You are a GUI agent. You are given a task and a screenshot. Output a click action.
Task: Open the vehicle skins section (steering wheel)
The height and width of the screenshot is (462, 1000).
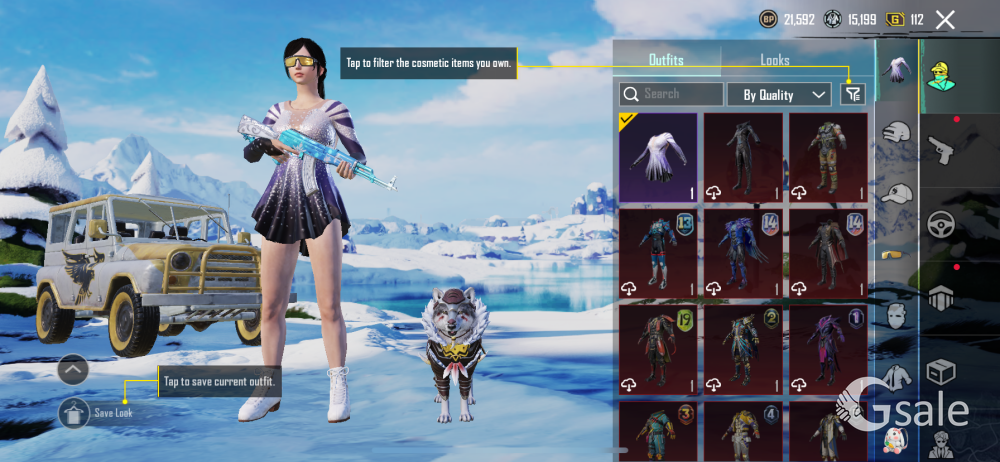click(x=941, y=224)
